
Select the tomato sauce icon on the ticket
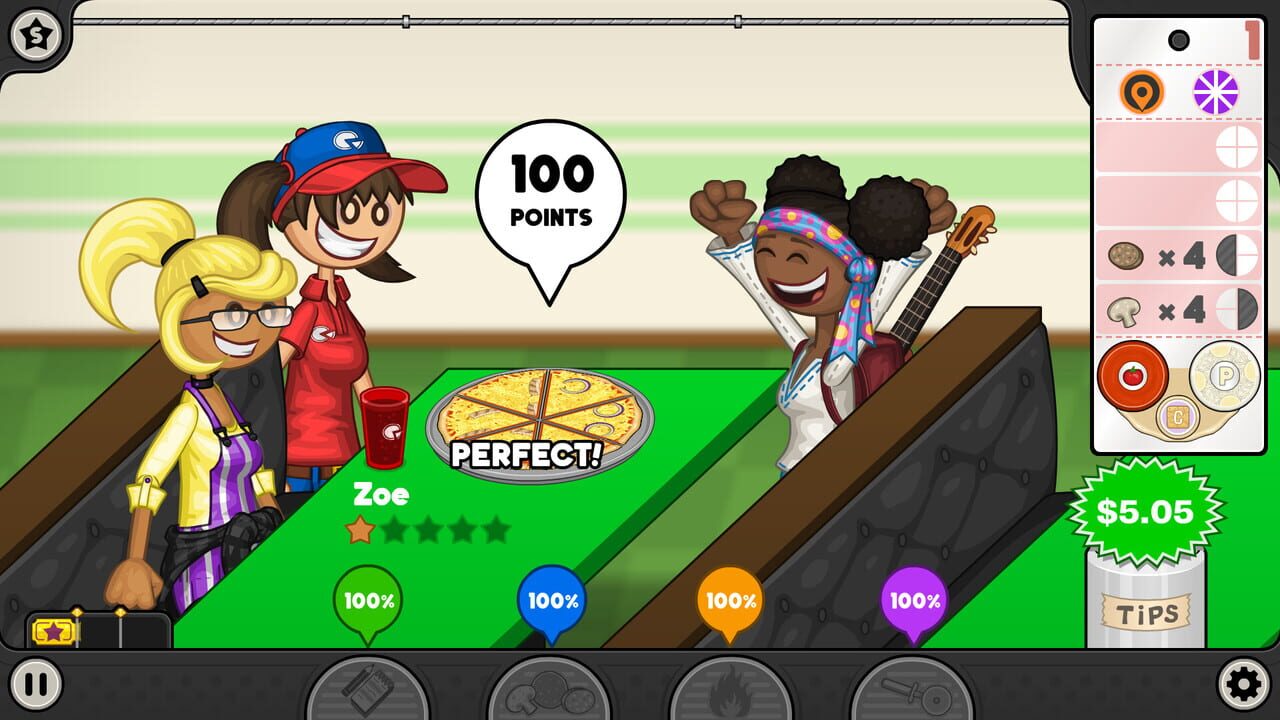click(x=1131, y=380)
